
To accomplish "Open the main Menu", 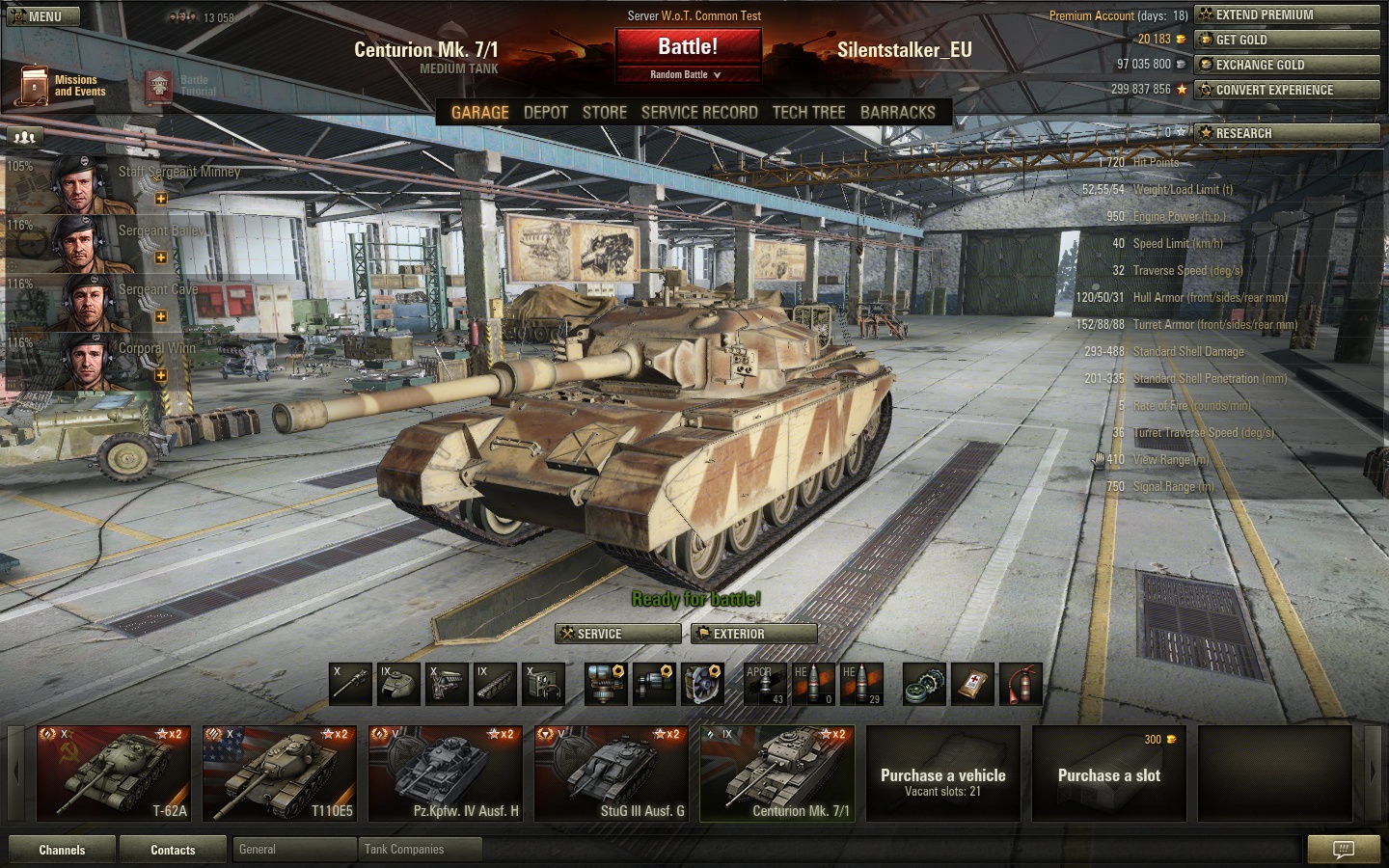I will [x=44, y=16].
